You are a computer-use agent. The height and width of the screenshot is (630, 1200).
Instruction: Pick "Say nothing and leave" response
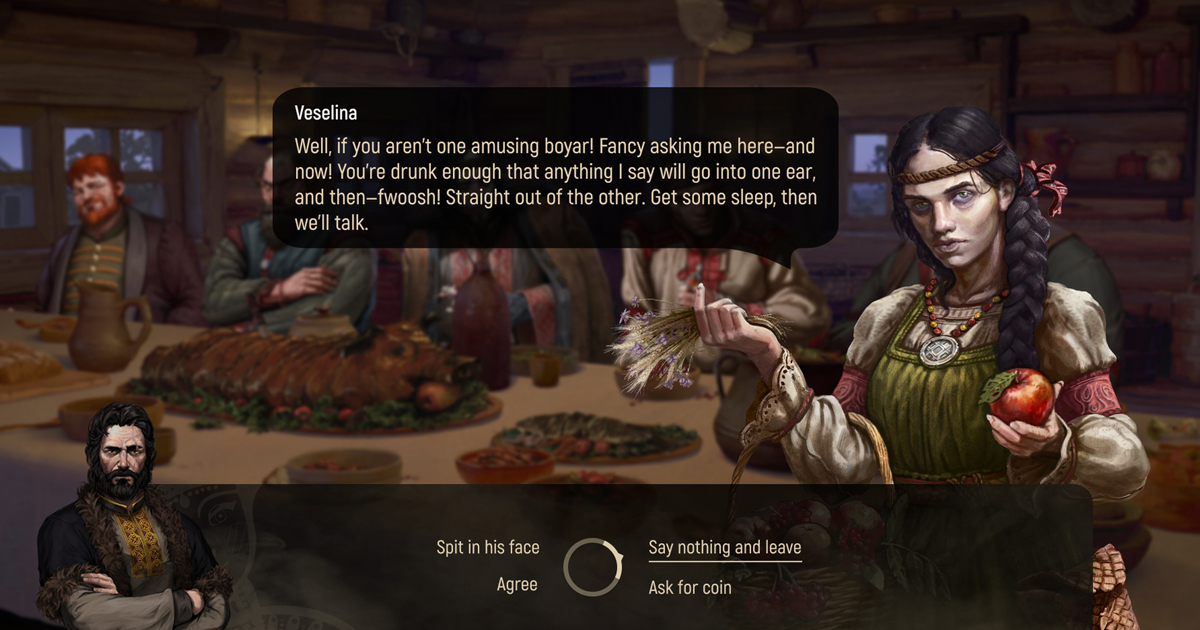click(x=724, y=547)
